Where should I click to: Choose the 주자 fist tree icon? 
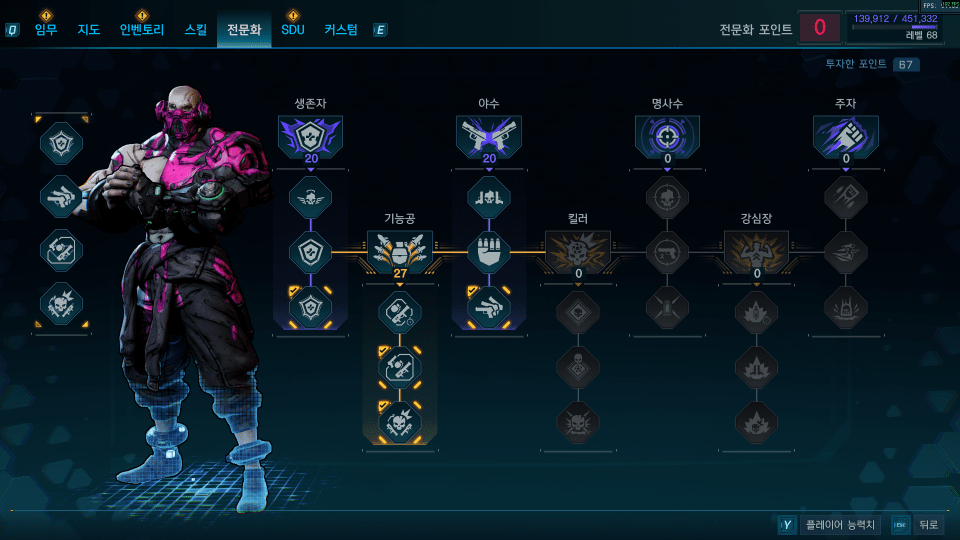coord(845,136)
